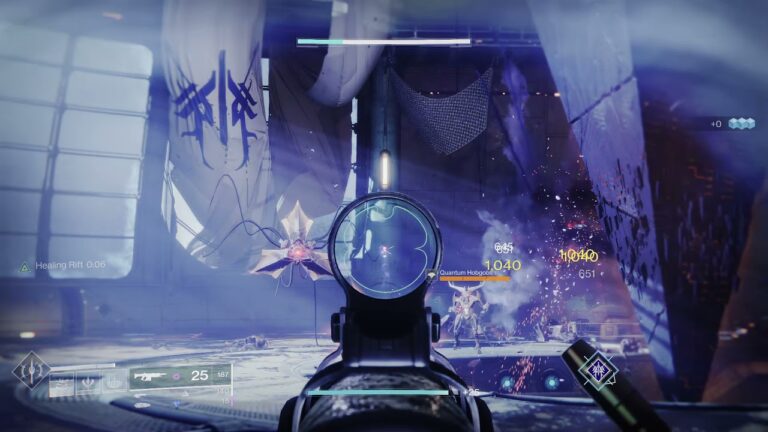Select the diamond-shaped Super ability icon
This screenshot has width=768, height=432.
[31, 369]
